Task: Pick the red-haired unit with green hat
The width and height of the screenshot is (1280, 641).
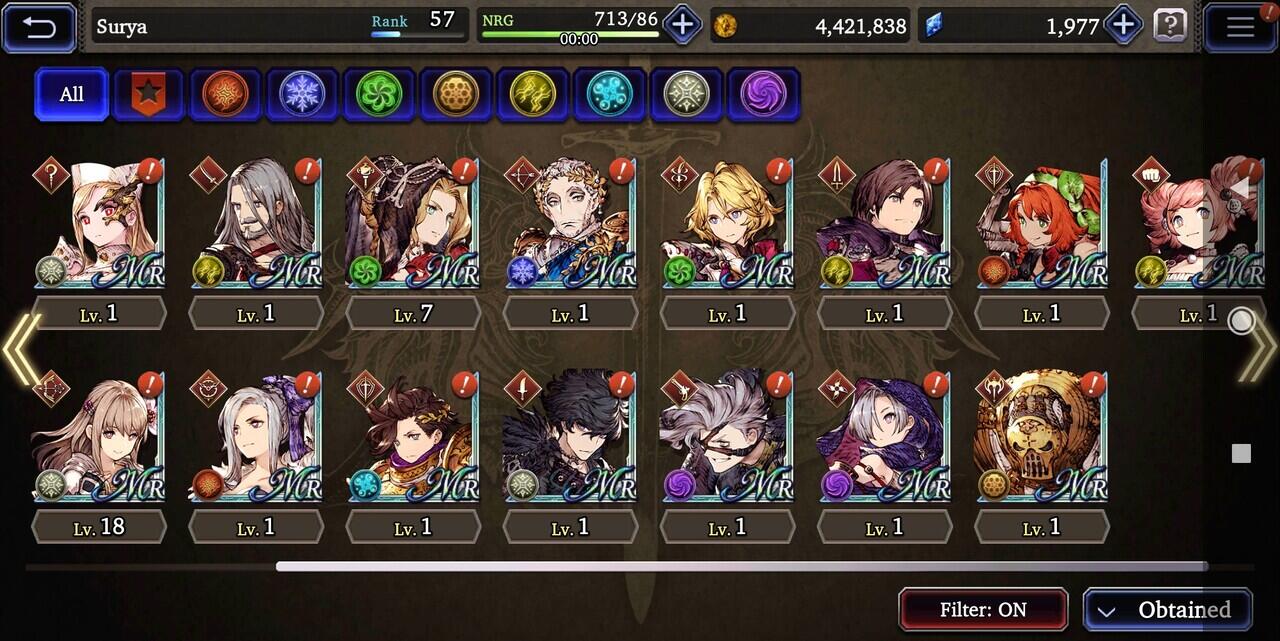Action: (x=1041, y=223)
